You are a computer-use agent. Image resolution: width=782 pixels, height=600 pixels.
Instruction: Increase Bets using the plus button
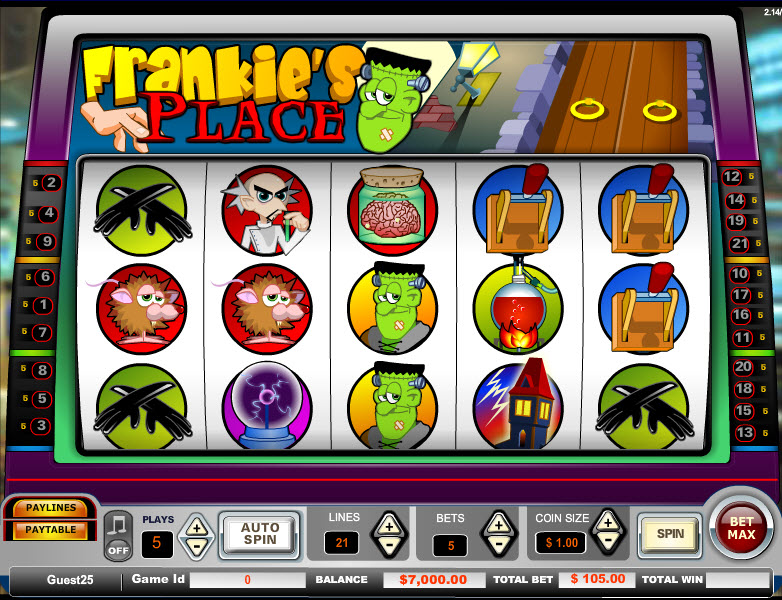[497, 523]
